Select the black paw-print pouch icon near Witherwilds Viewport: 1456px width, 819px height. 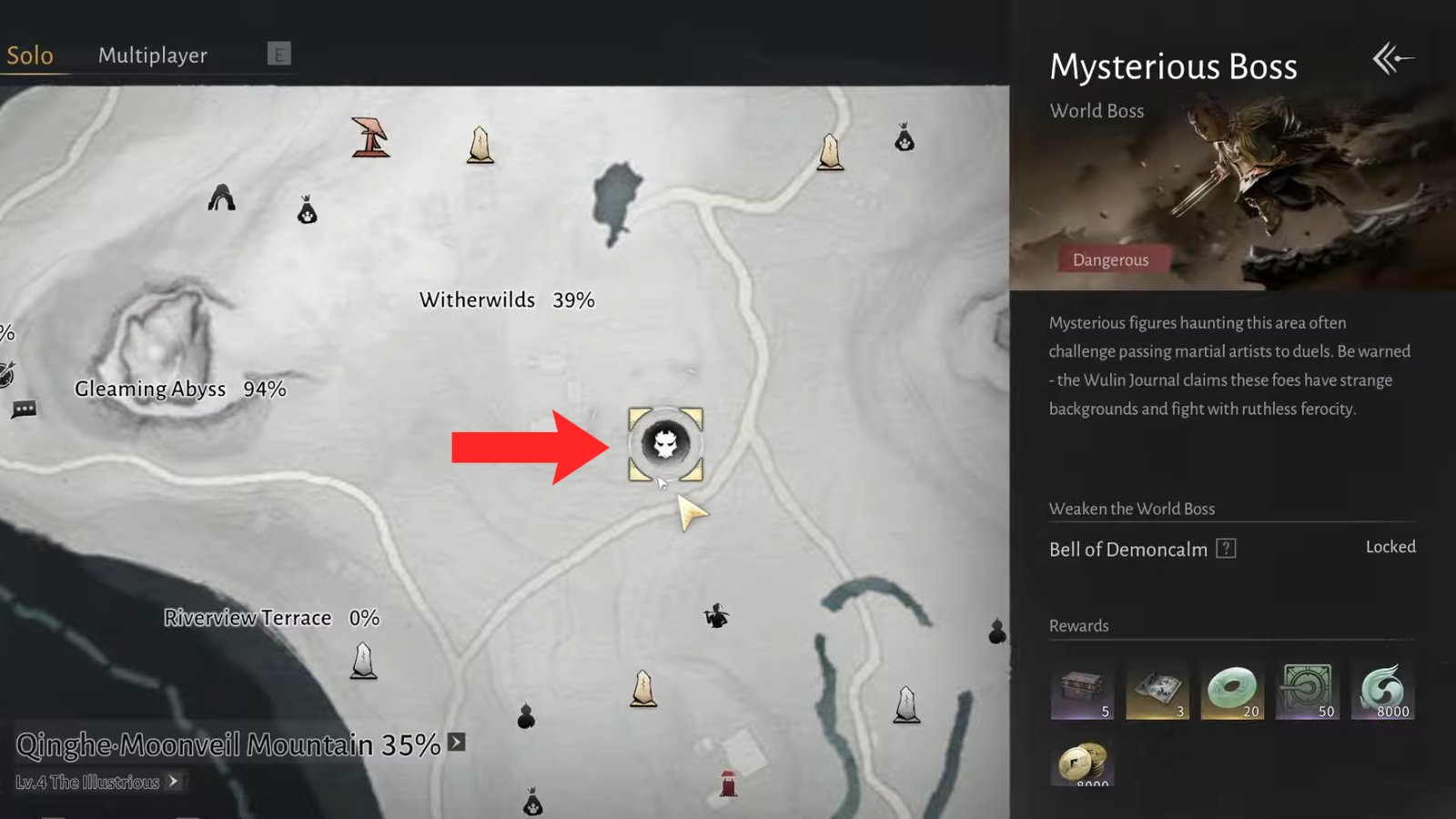click(307, 211)
